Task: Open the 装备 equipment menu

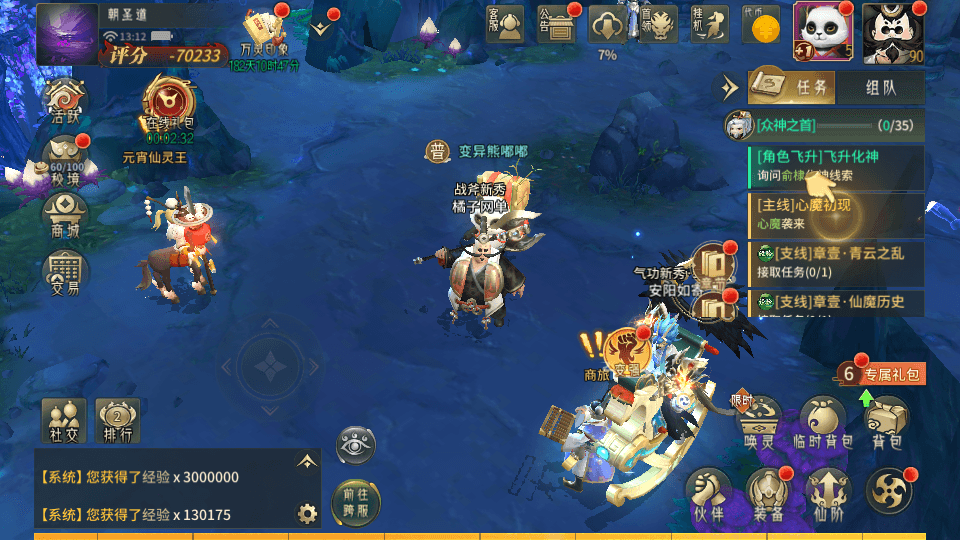Action: click(x=769, y=496)
